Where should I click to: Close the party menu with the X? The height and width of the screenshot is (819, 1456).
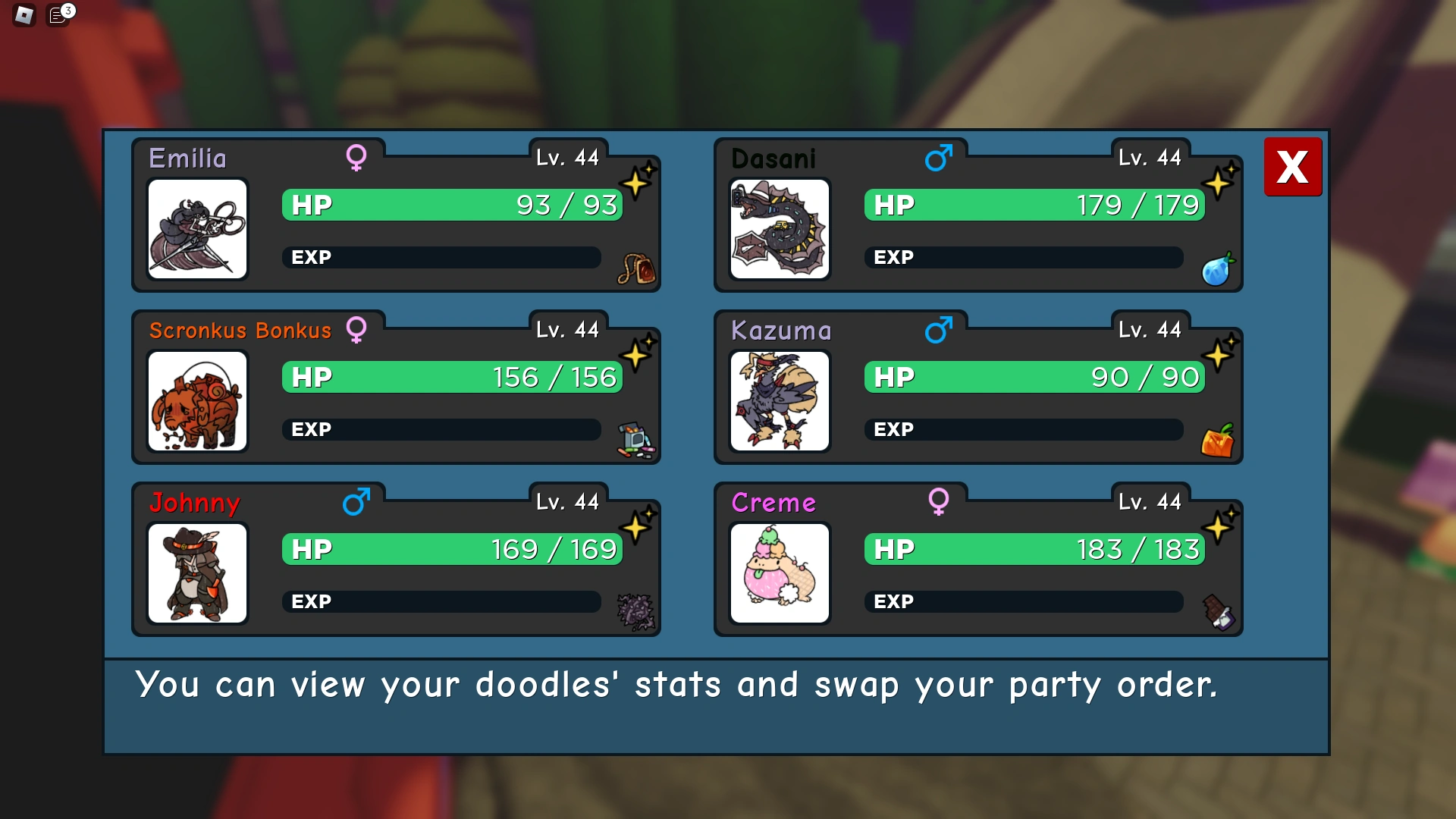pyautogui.click(x=1293, y=167)
